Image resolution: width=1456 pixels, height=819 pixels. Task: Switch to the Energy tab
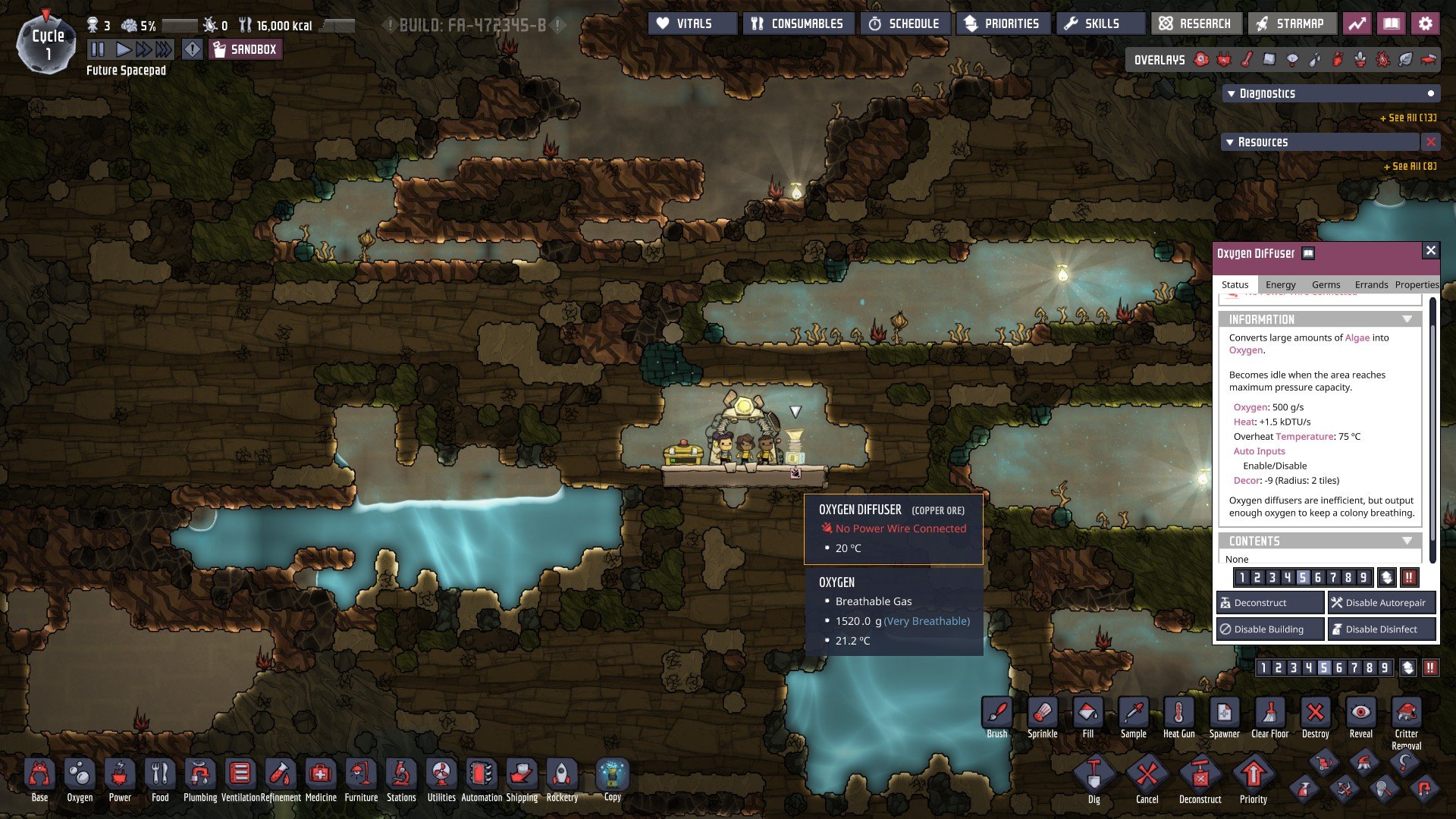(x=1280, y=284)
